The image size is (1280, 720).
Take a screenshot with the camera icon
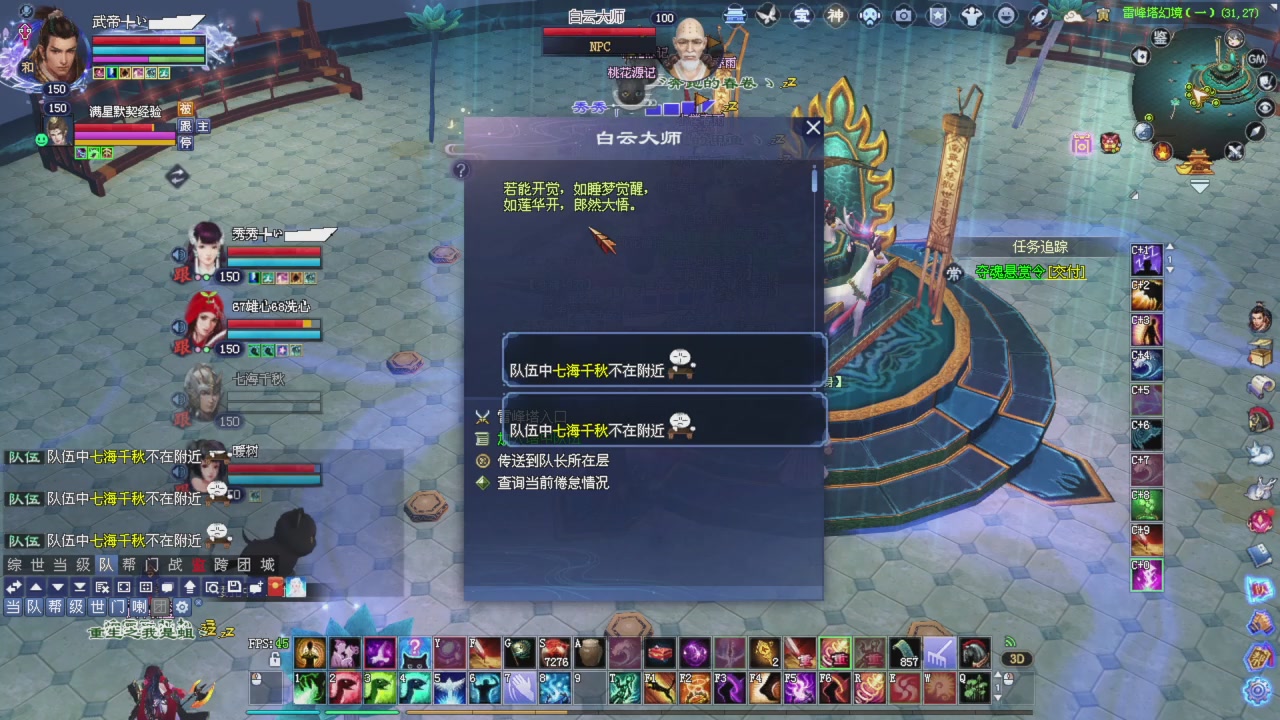click(x=904, y=14)
